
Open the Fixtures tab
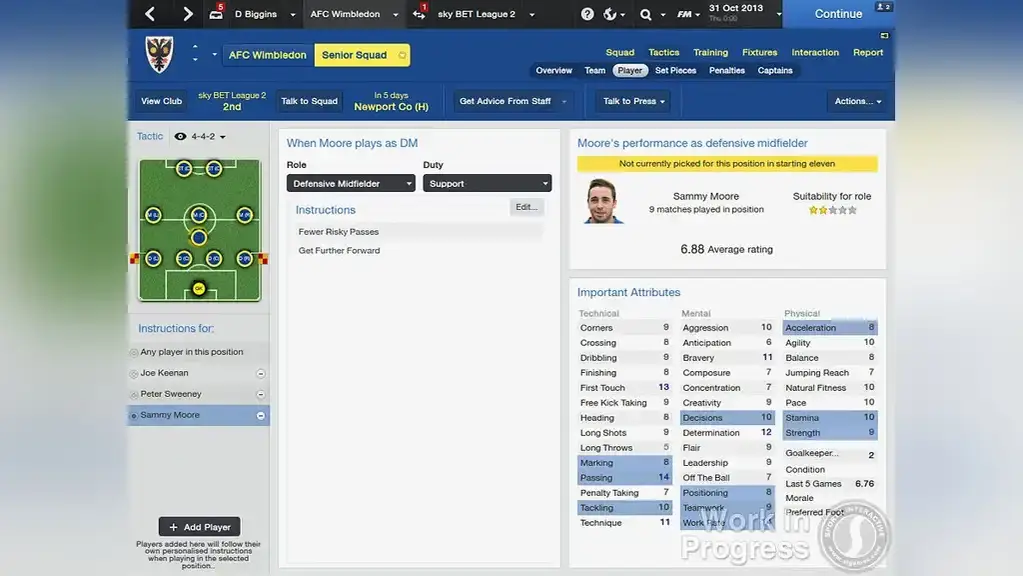[x=759, y=53]
